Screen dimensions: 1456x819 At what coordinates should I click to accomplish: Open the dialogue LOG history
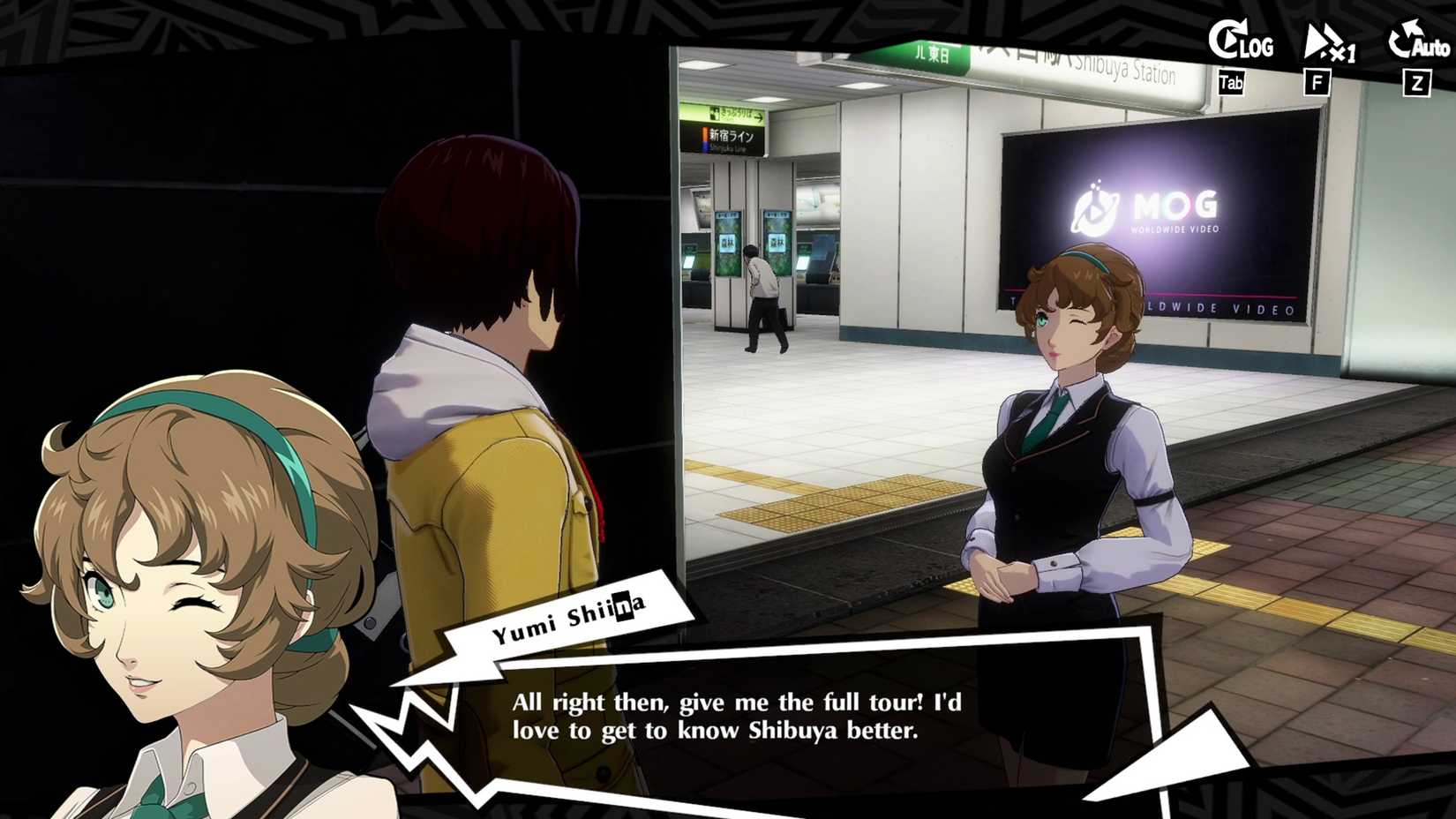click(x=1248, y=46)
